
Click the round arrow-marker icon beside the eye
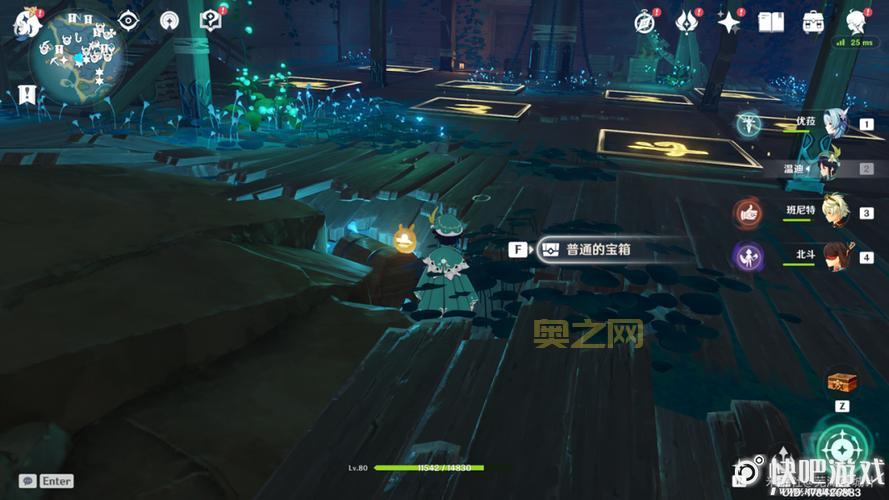(170, 20)
